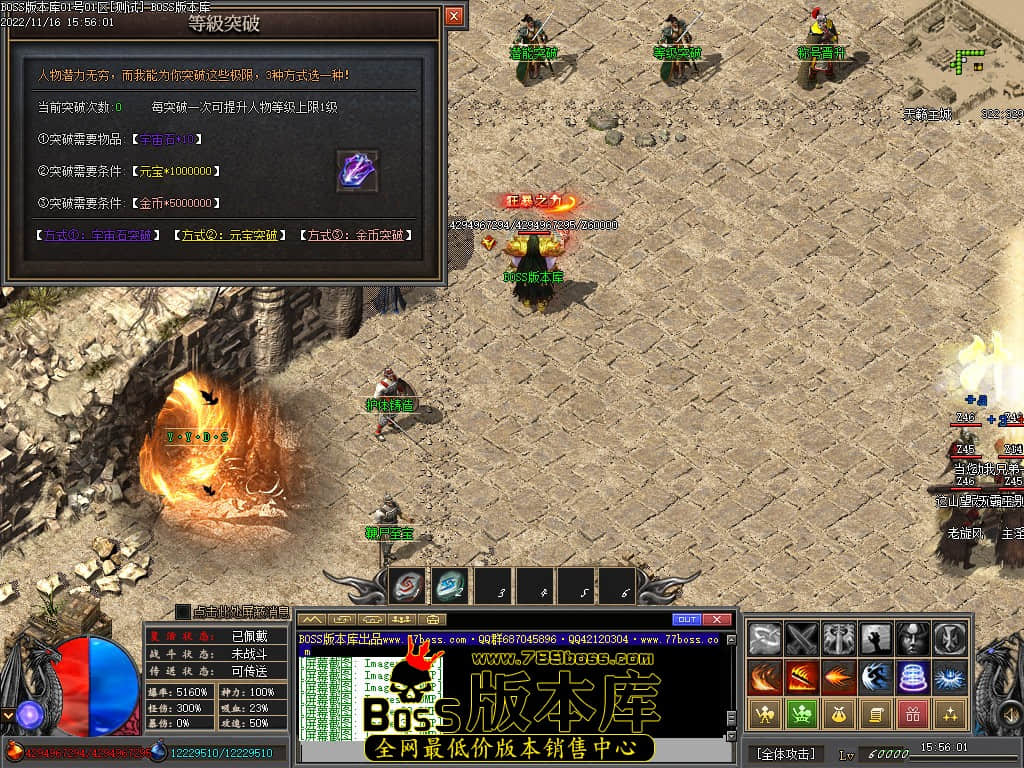Use the red rune in hotbar slot 1
Screen dimensions: 1024x768
(x=408, y=587)
